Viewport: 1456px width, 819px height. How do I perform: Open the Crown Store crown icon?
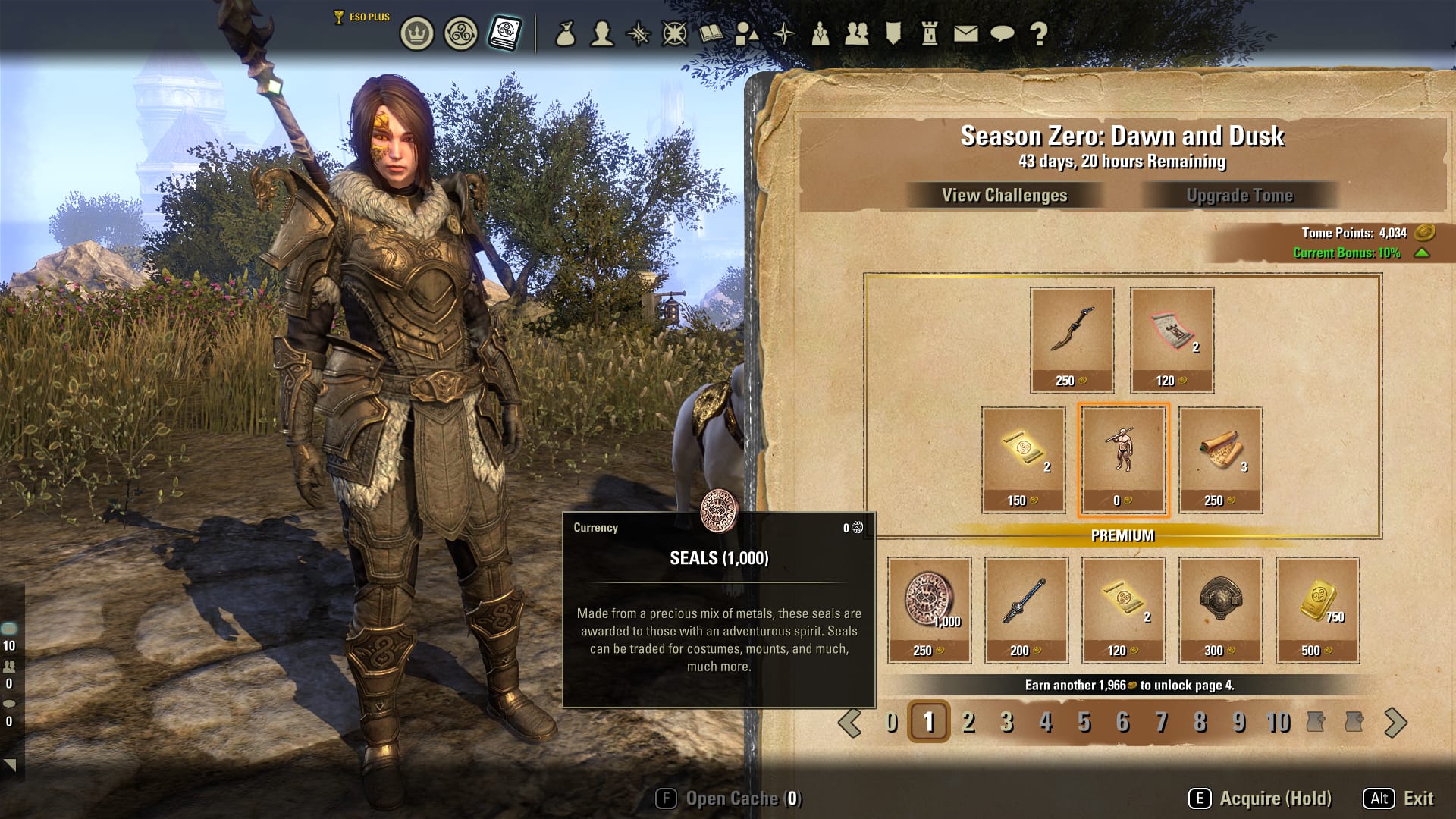click(416, 34)
